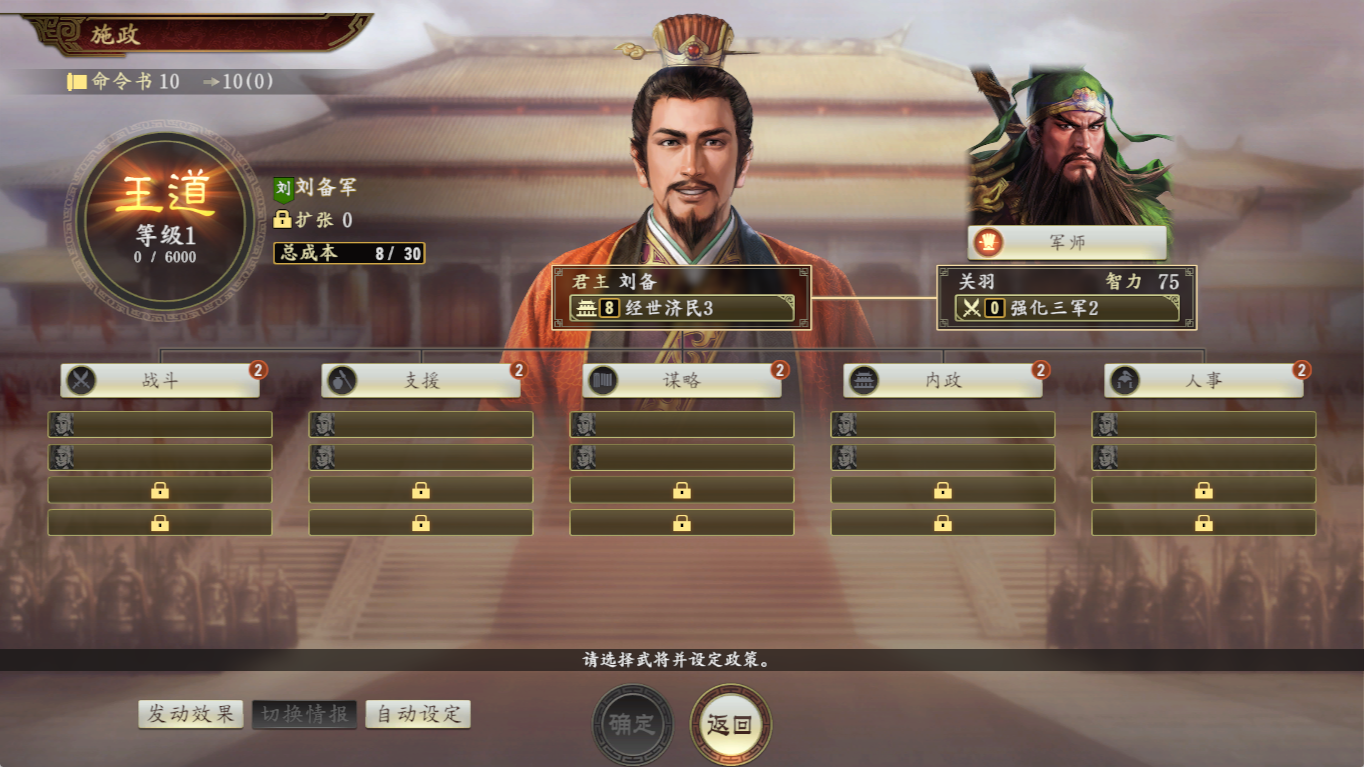Toggle 切换情报 information display
The width and height of the screenshot is (1364, 767).
pyautogui.click(x=304, y=714)
